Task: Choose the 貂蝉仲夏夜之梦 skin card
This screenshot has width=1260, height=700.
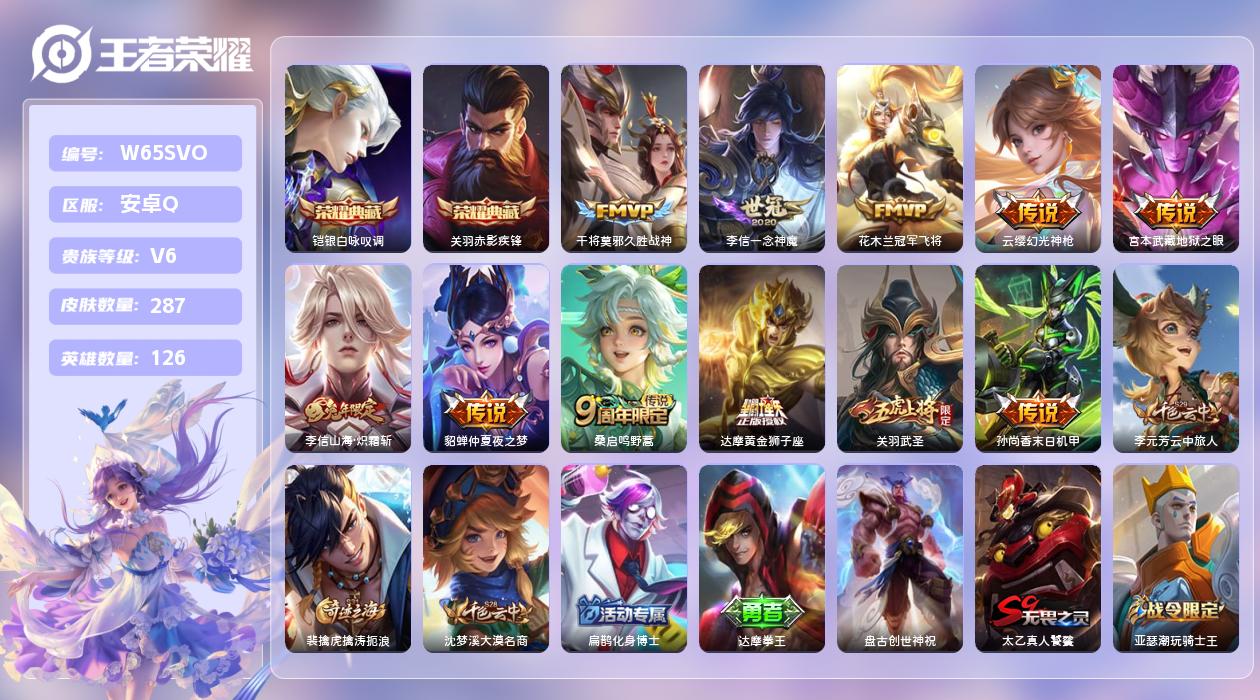Action: pos(486,358)
